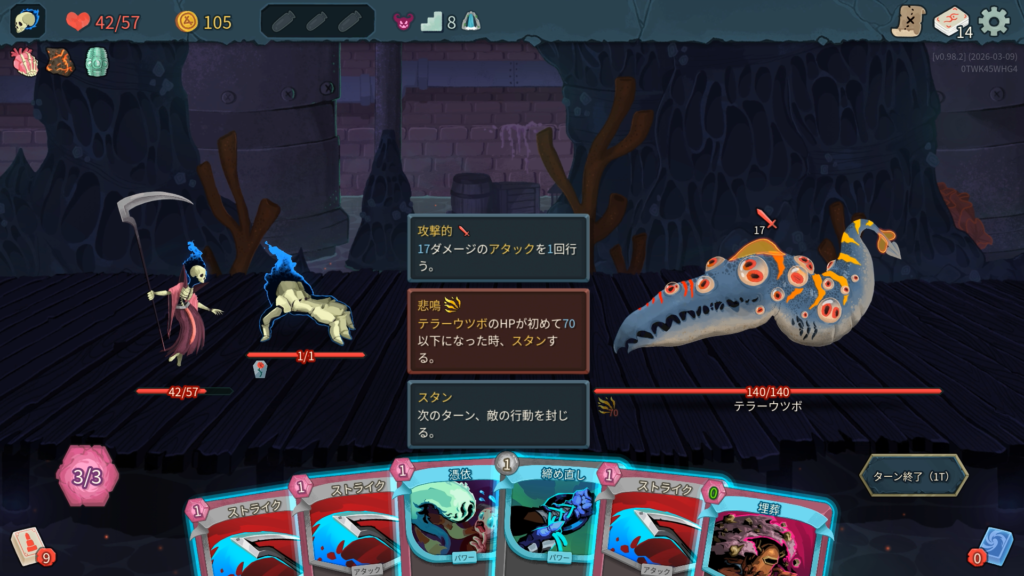Viewport: 1024px width, 576px height.
Task: Open the draw pile with 9 cards
Action: click(x=30, y=546)
